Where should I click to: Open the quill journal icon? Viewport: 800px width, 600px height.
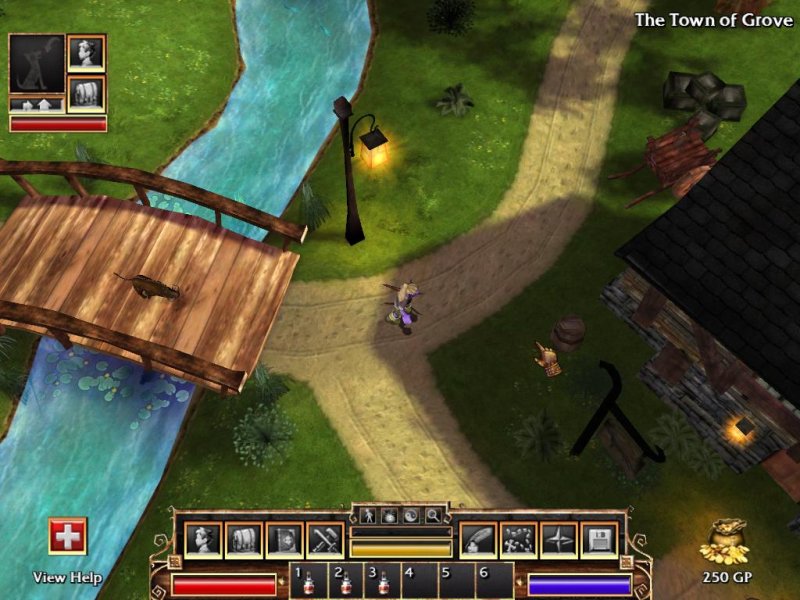coord(477,540)
